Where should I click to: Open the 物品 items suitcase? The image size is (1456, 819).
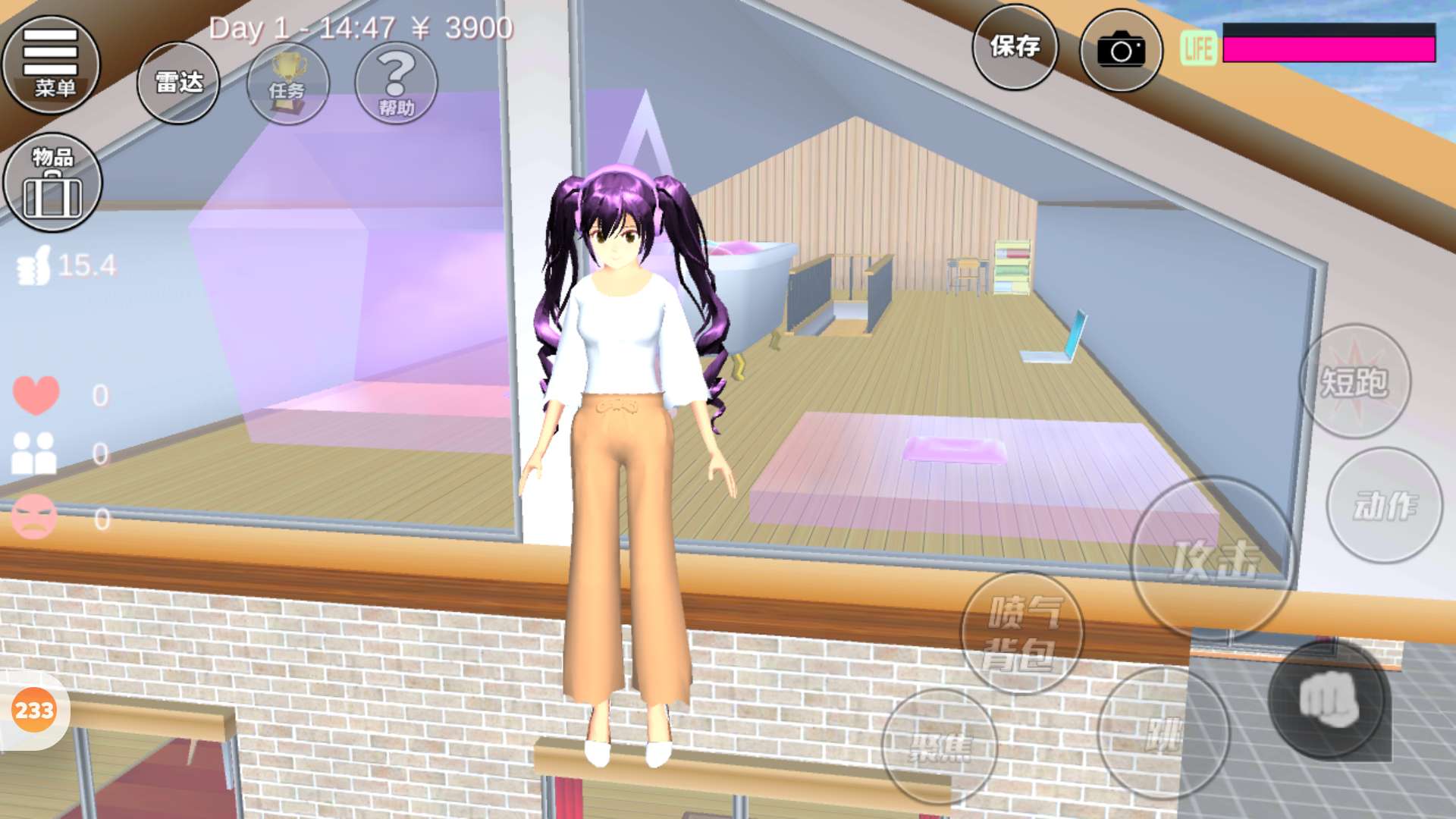53,183
